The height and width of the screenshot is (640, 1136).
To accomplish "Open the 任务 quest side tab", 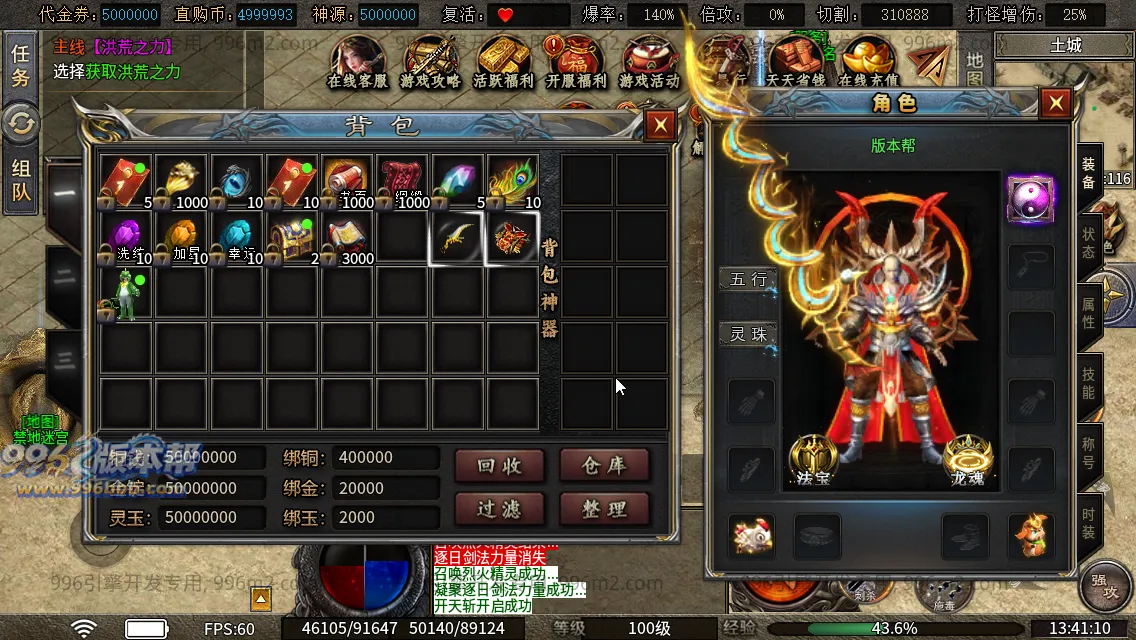I will click(x=20, y=65).
